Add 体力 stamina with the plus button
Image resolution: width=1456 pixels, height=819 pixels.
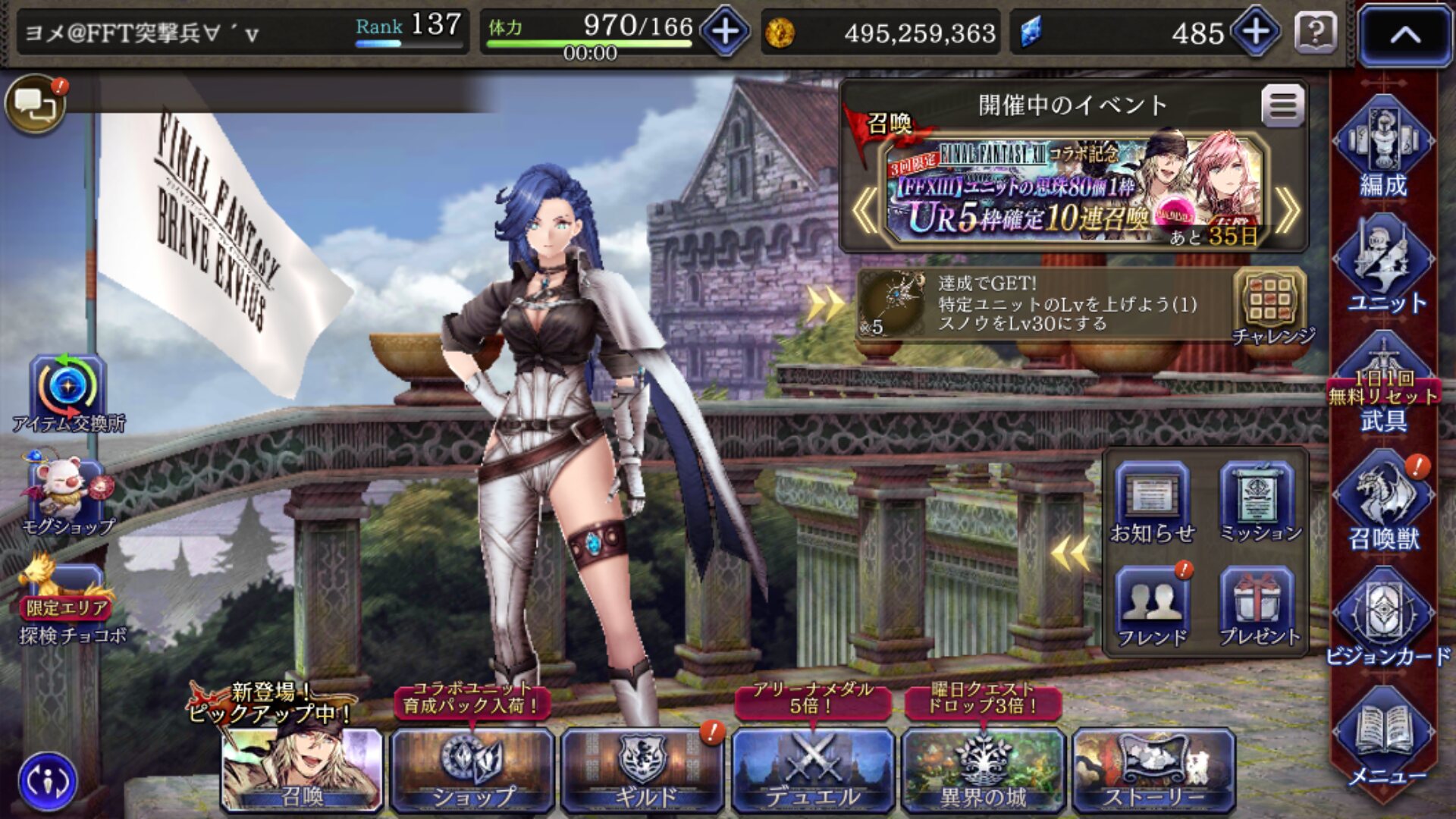tap(725, 32)
